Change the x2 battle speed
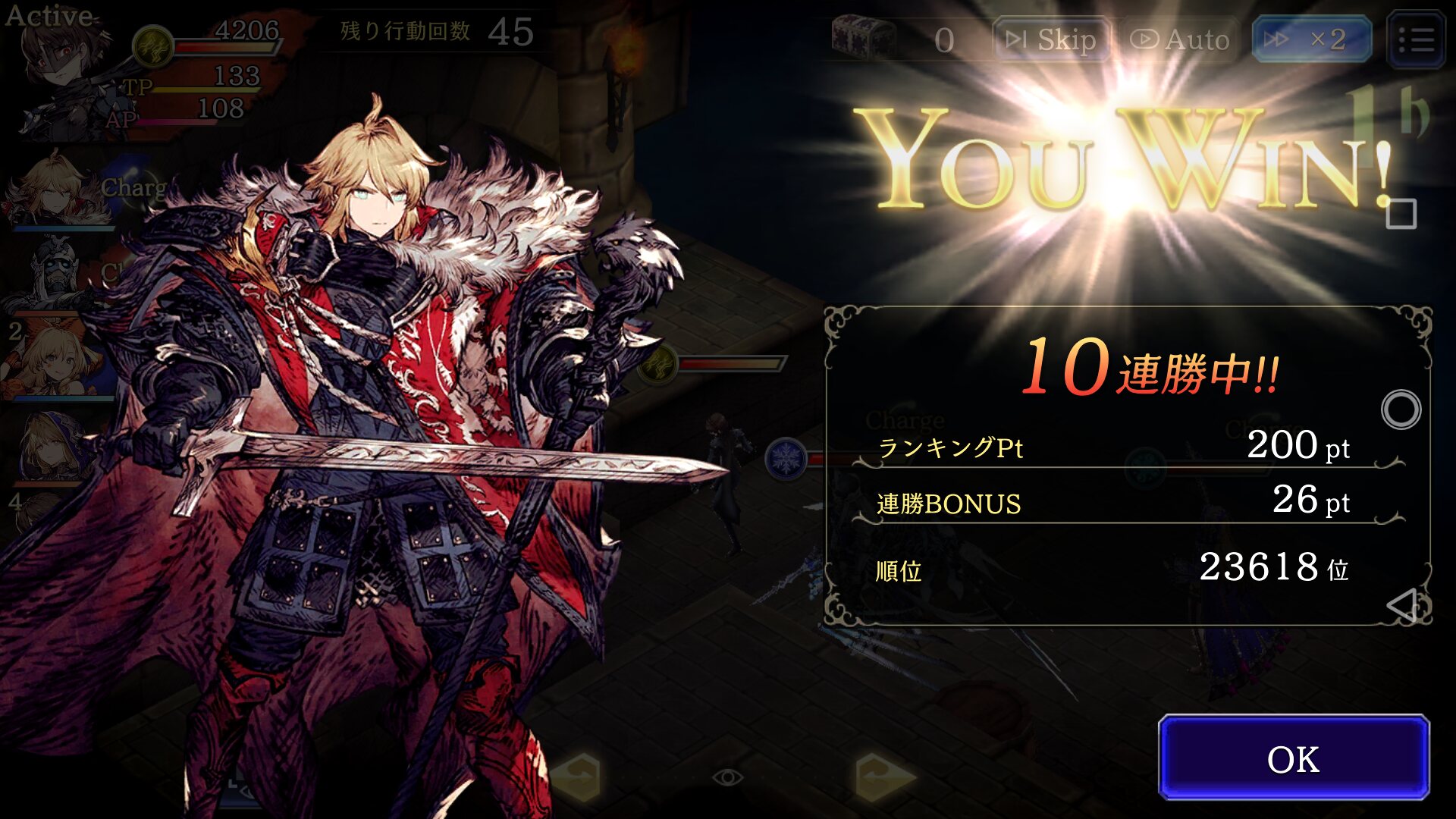Viewport: 1456px width, 819px height. (x=1311, y=39)
